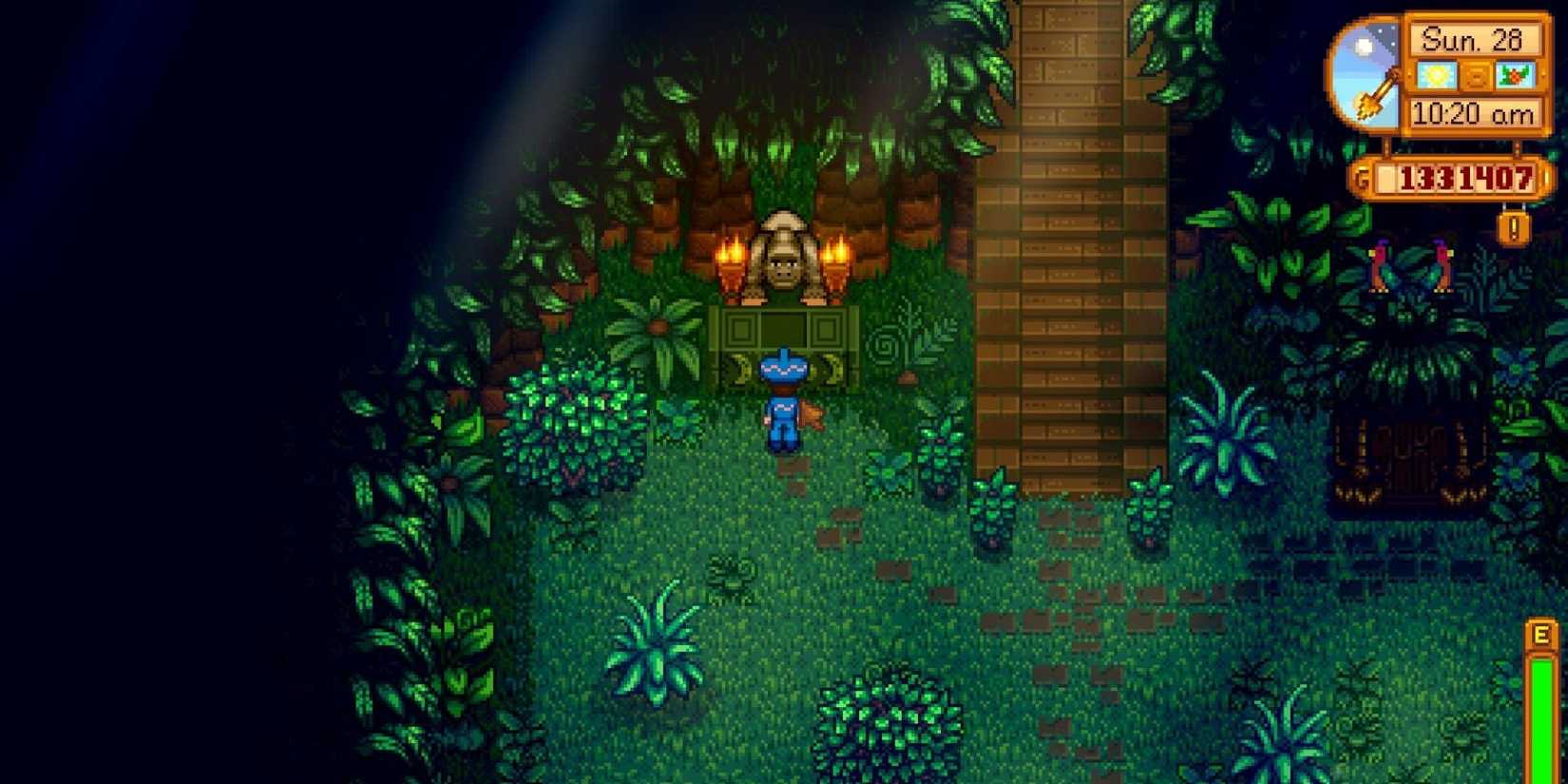Click the Sun. 28 date plaque
The width and height of the screenshot is (1568, 784).
tap(1473, 39)
